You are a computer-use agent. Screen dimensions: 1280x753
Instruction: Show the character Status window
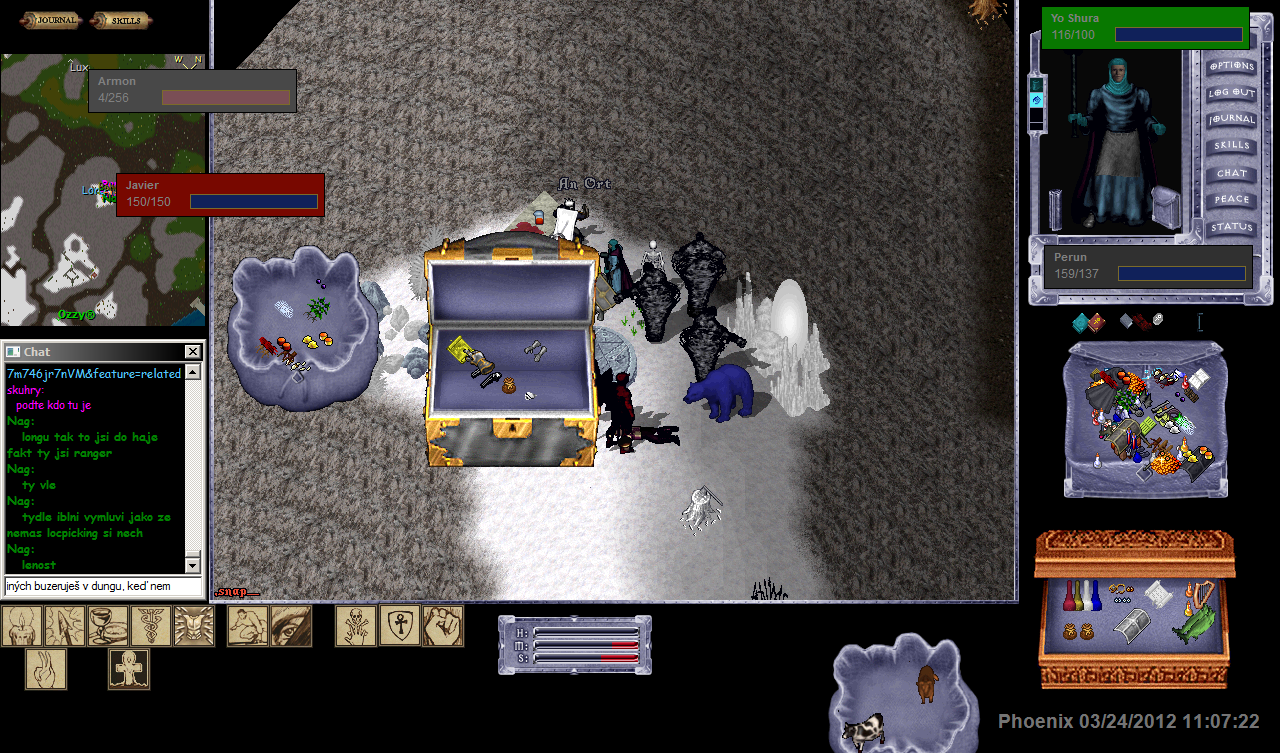[1231, 227]
